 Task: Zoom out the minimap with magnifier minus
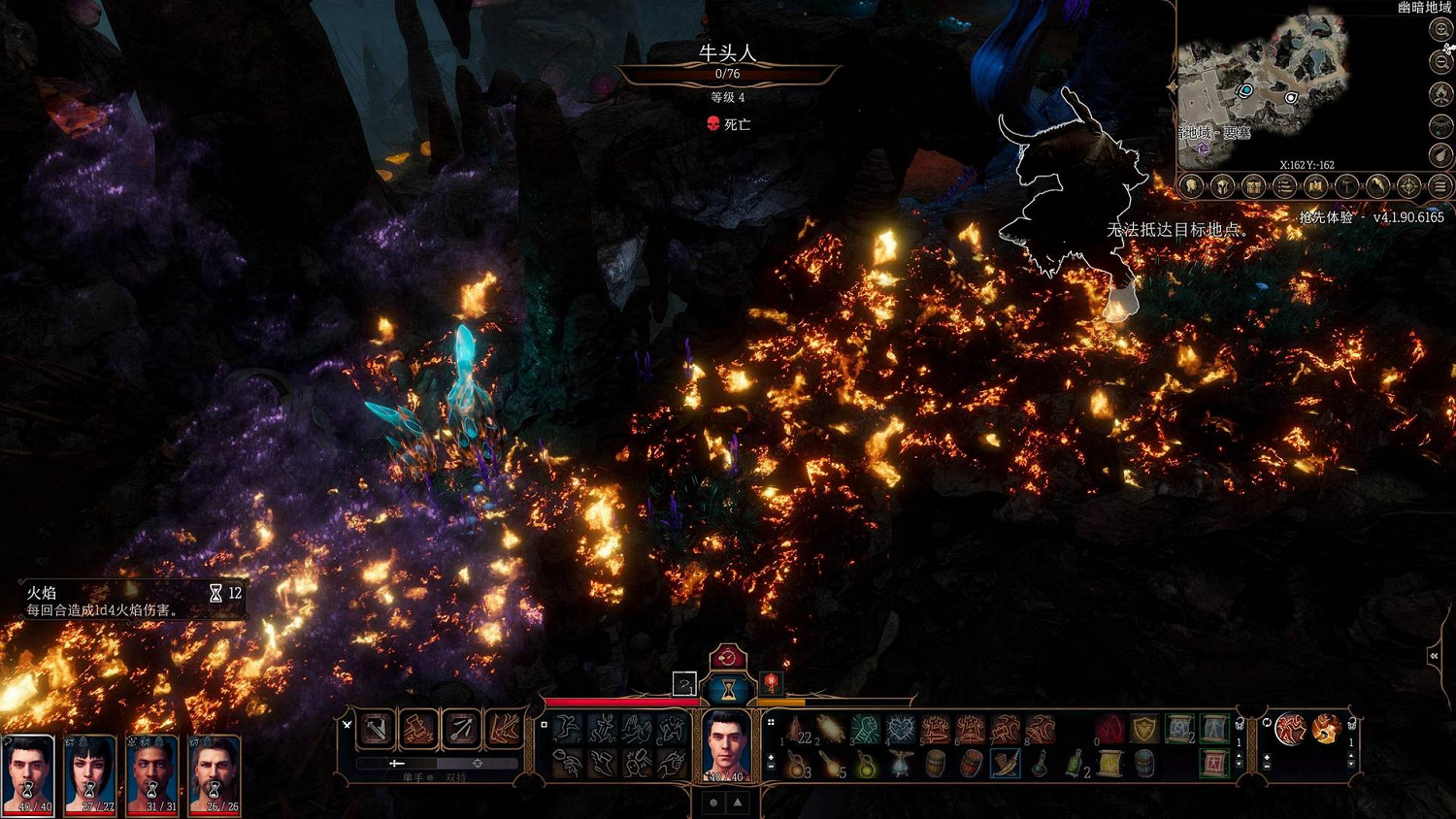pyautogui.click(x=1441, y=62)
